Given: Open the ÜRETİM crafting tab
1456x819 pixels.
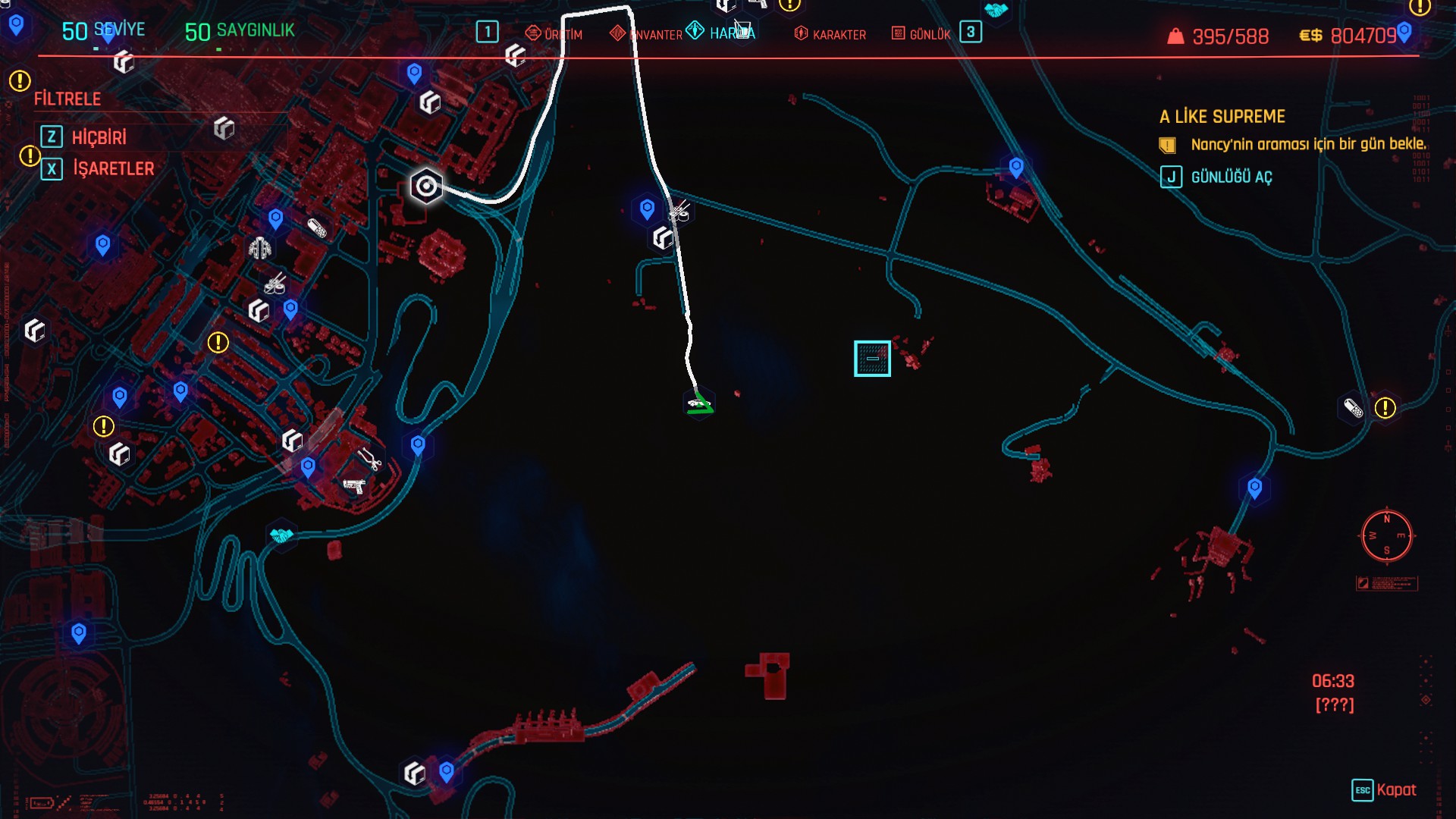Looking at the screenshot, I should point(554,34).
